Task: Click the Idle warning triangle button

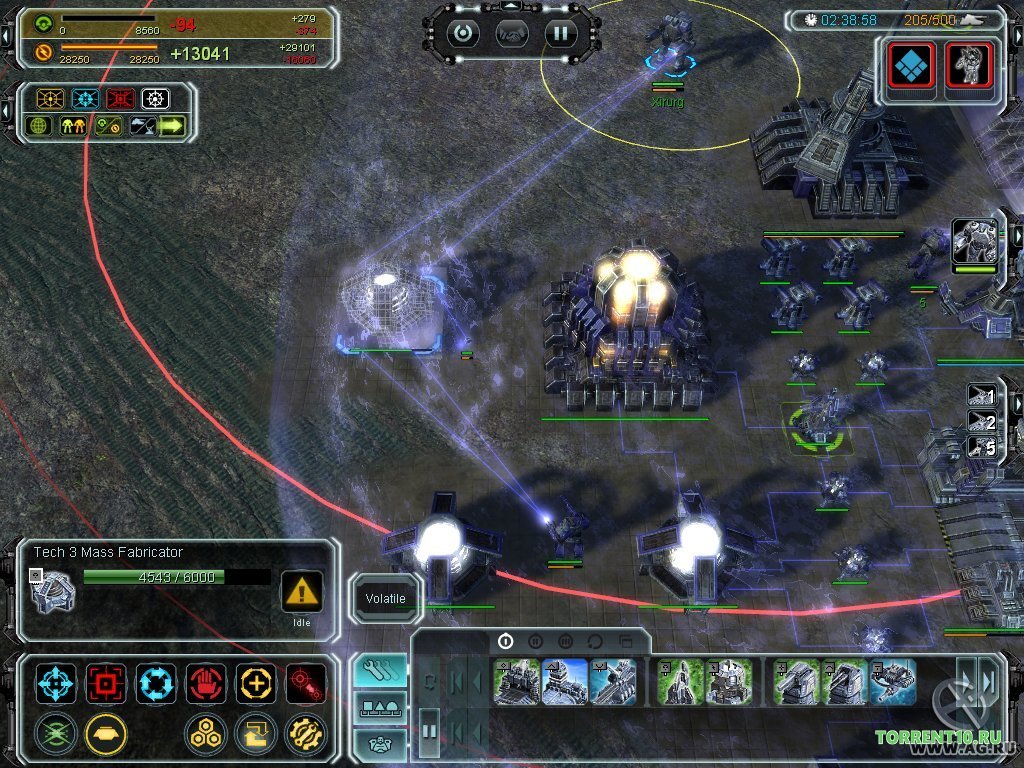Action: point(301,591)
